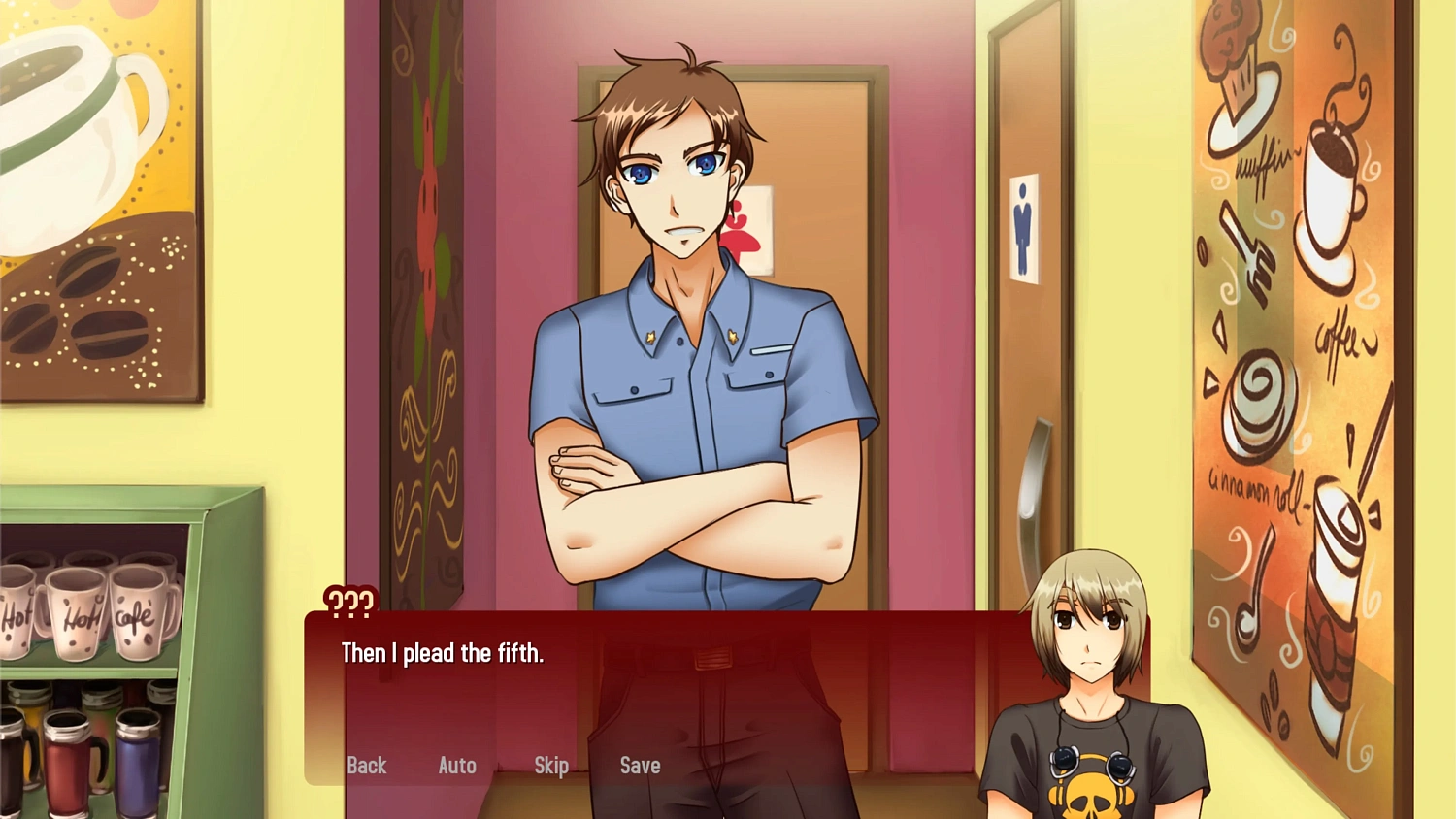Click the Back button to rewind dialogue

tap(366, 766)
